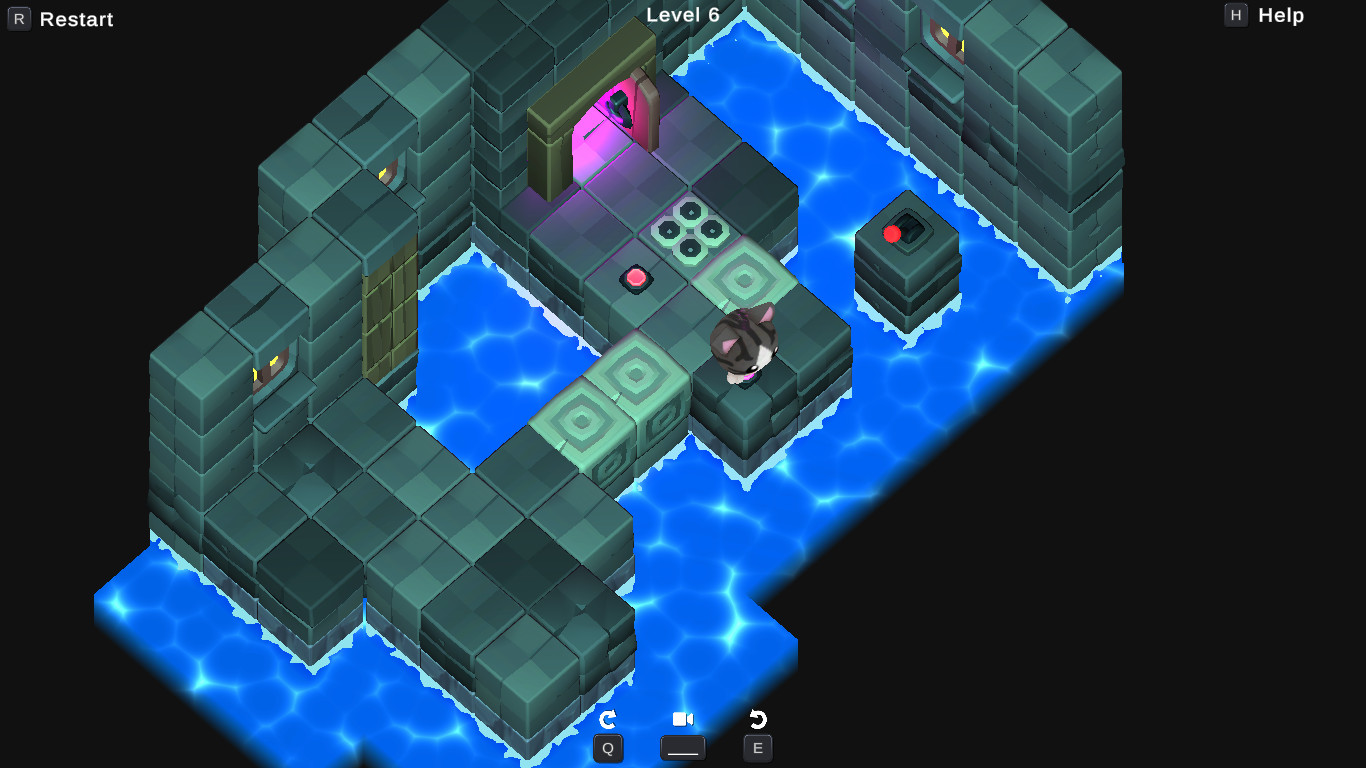This screenshot has width=1366, height=768.
Task: Open the Help screen
Action: 1283,15
